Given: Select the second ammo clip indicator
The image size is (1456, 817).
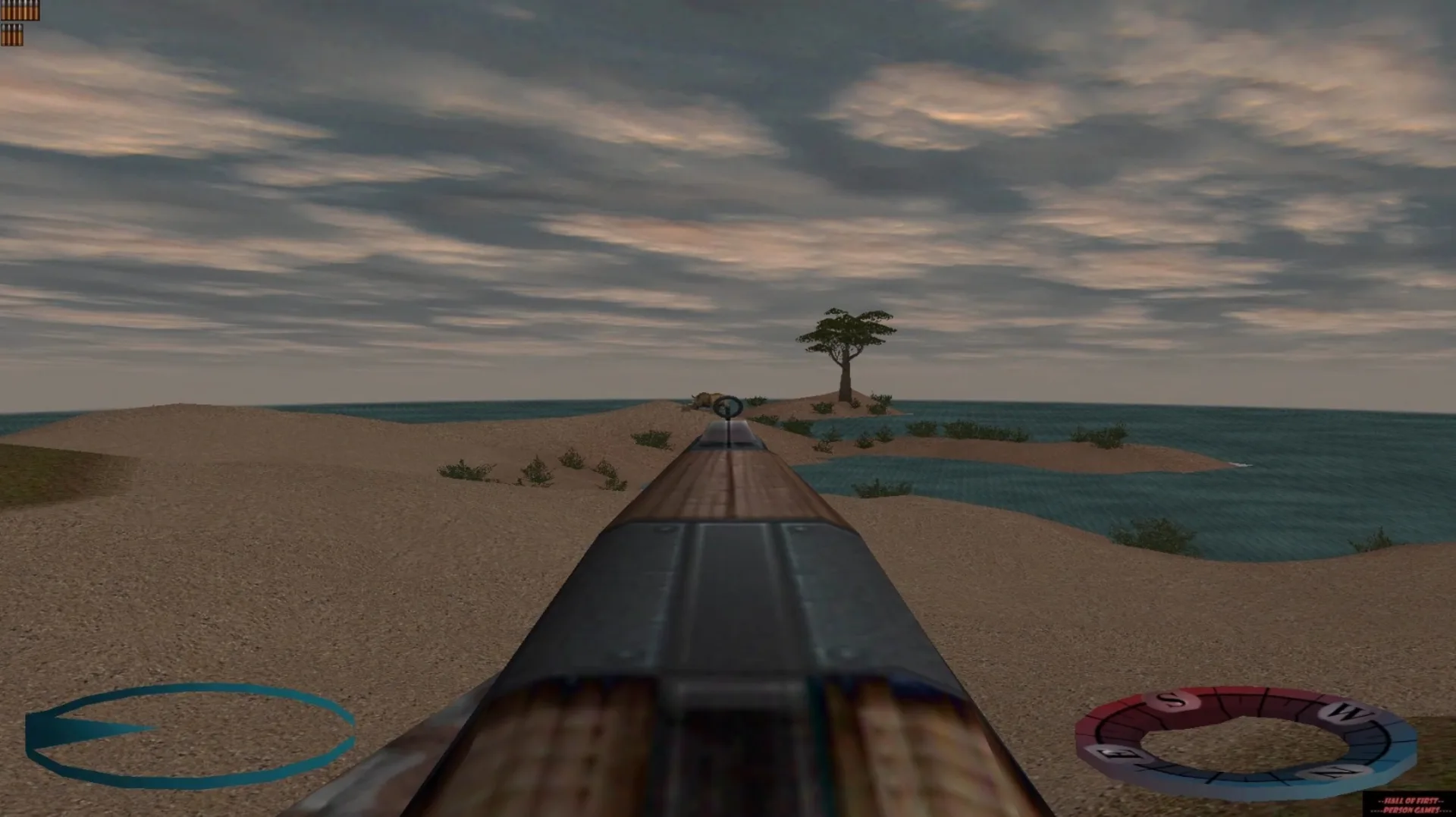Looking at the screenshot, I should (x=11, y=35).
